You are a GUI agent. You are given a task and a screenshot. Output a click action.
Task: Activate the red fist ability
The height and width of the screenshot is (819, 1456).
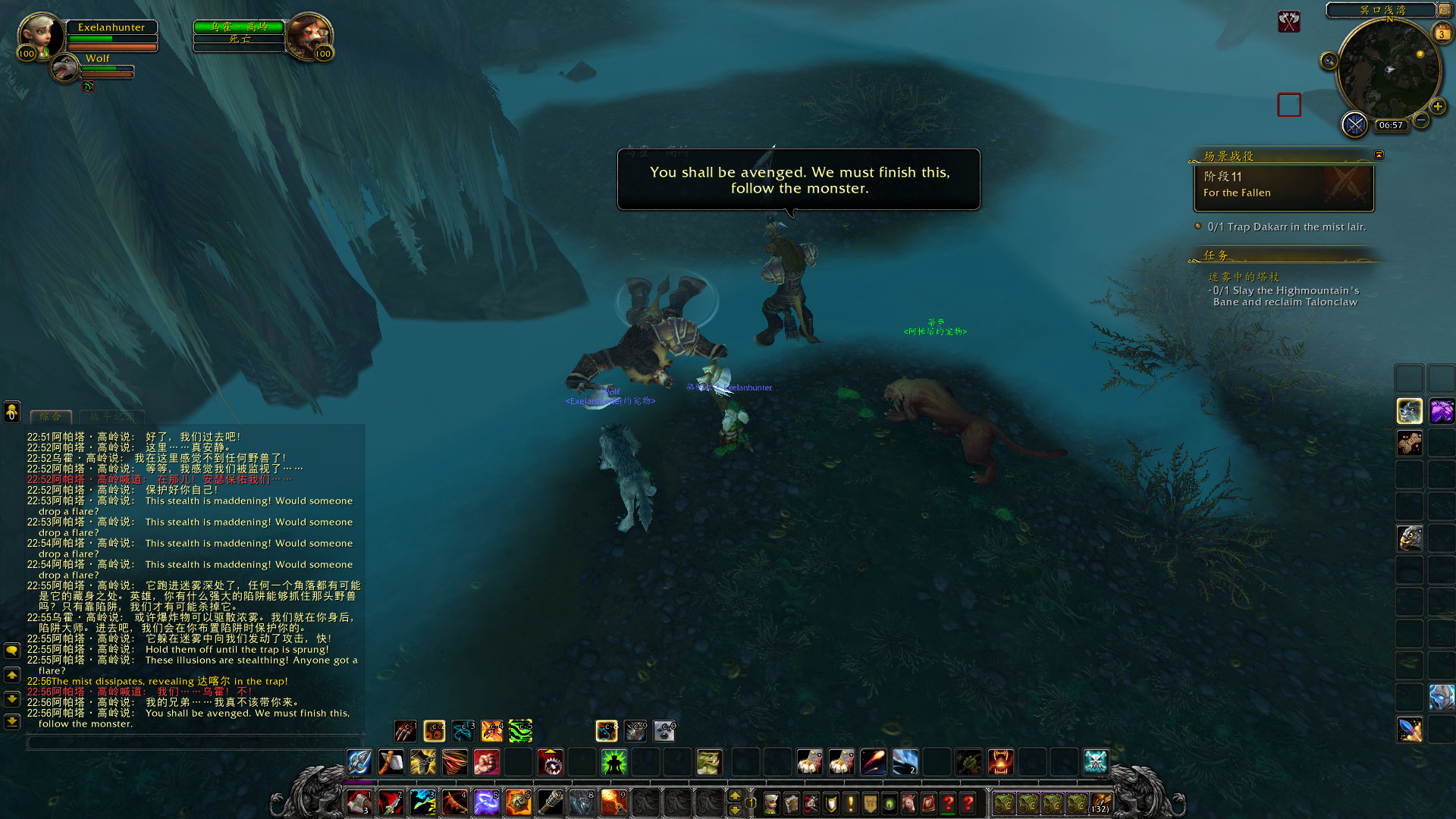pos(486,761)
